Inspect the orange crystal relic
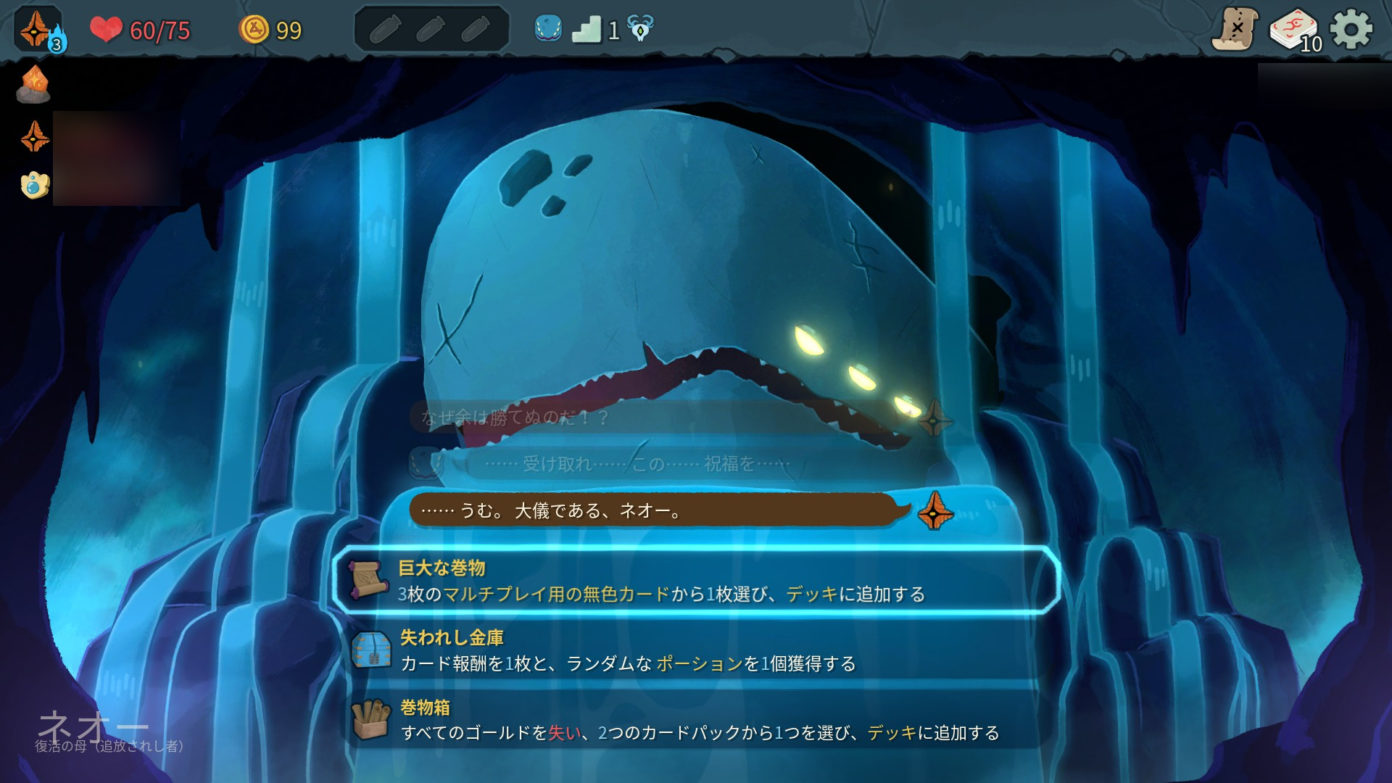This screenshot has height=783, width=1392. click(x=33, y=86)
